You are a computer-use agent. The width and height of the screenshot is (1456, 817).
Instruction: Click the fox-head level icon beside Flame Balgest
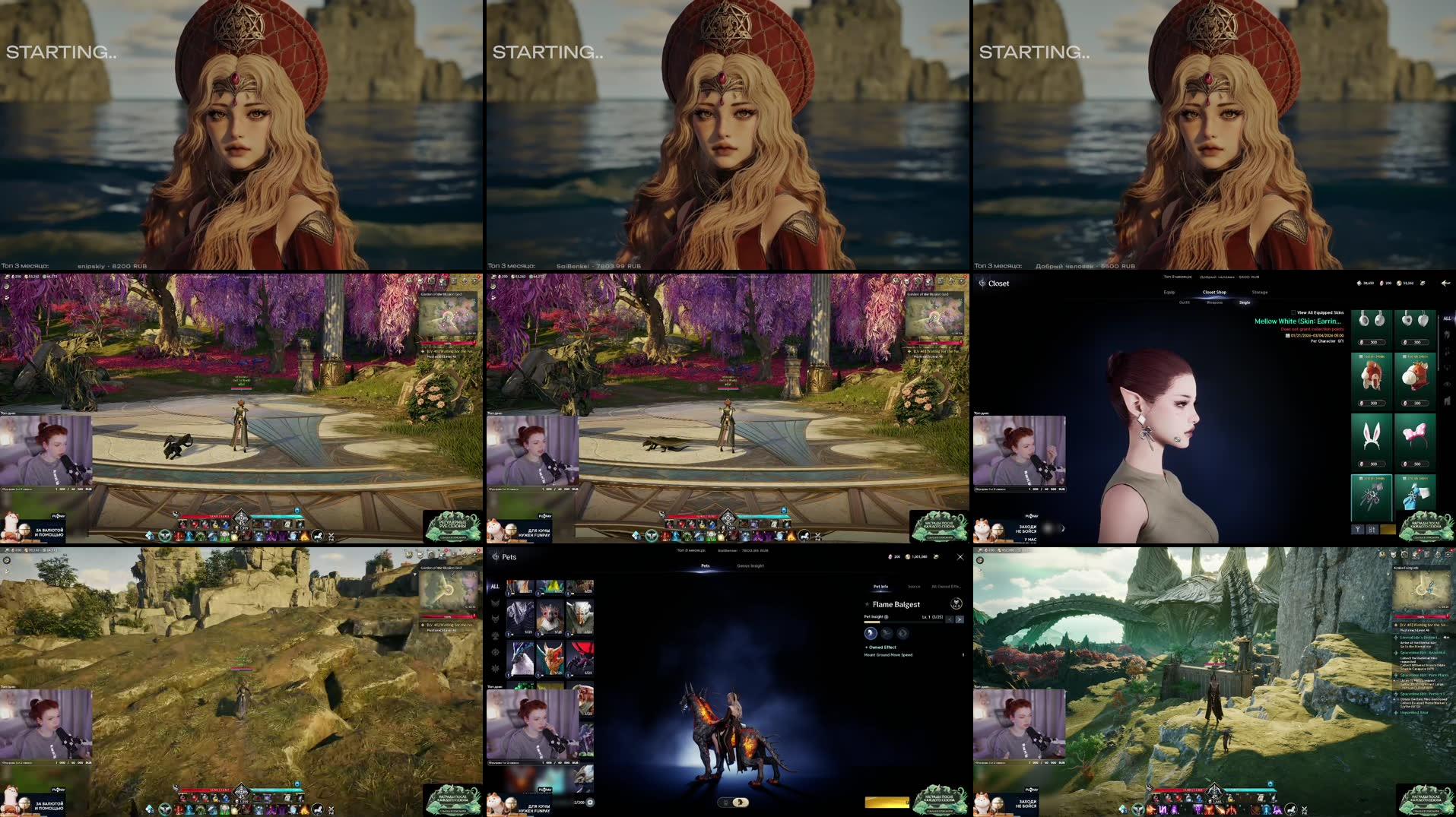955,603
